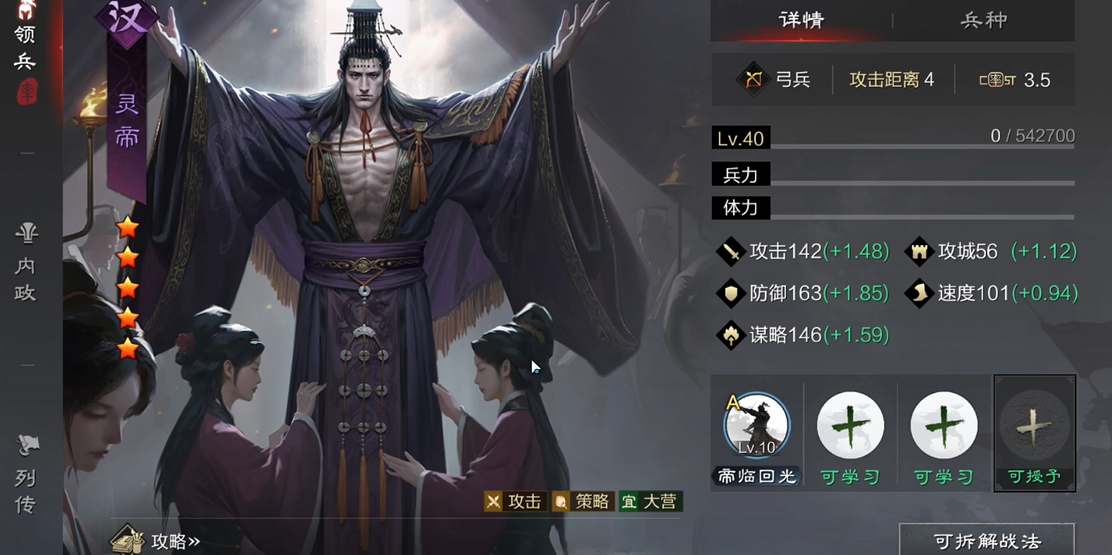Switch to the 详情 details tab
This screenshot has height=555, width=1112.
(800, 20)
